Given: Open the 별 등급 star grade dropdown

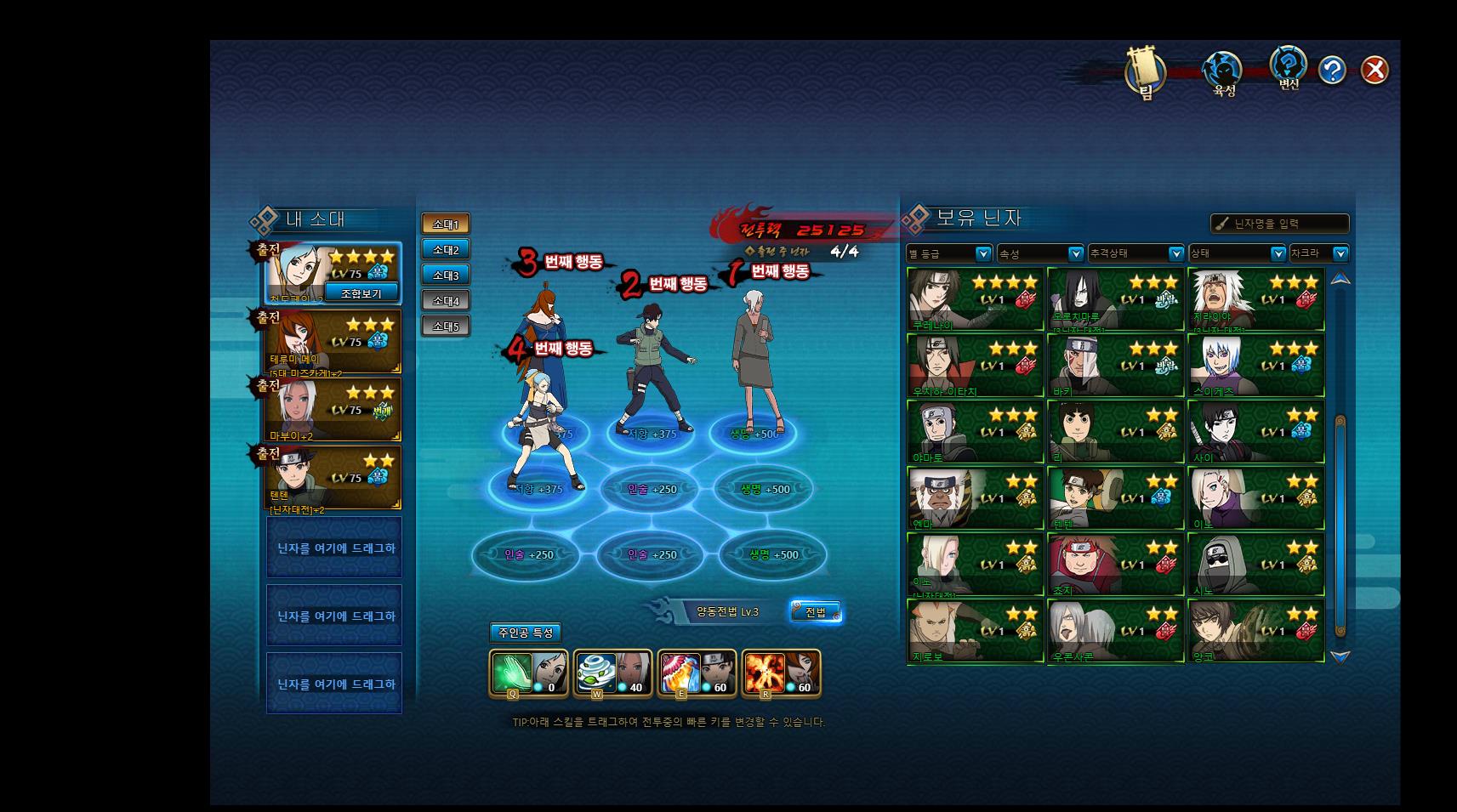Looking at the screenshot, I should point(949,253).
